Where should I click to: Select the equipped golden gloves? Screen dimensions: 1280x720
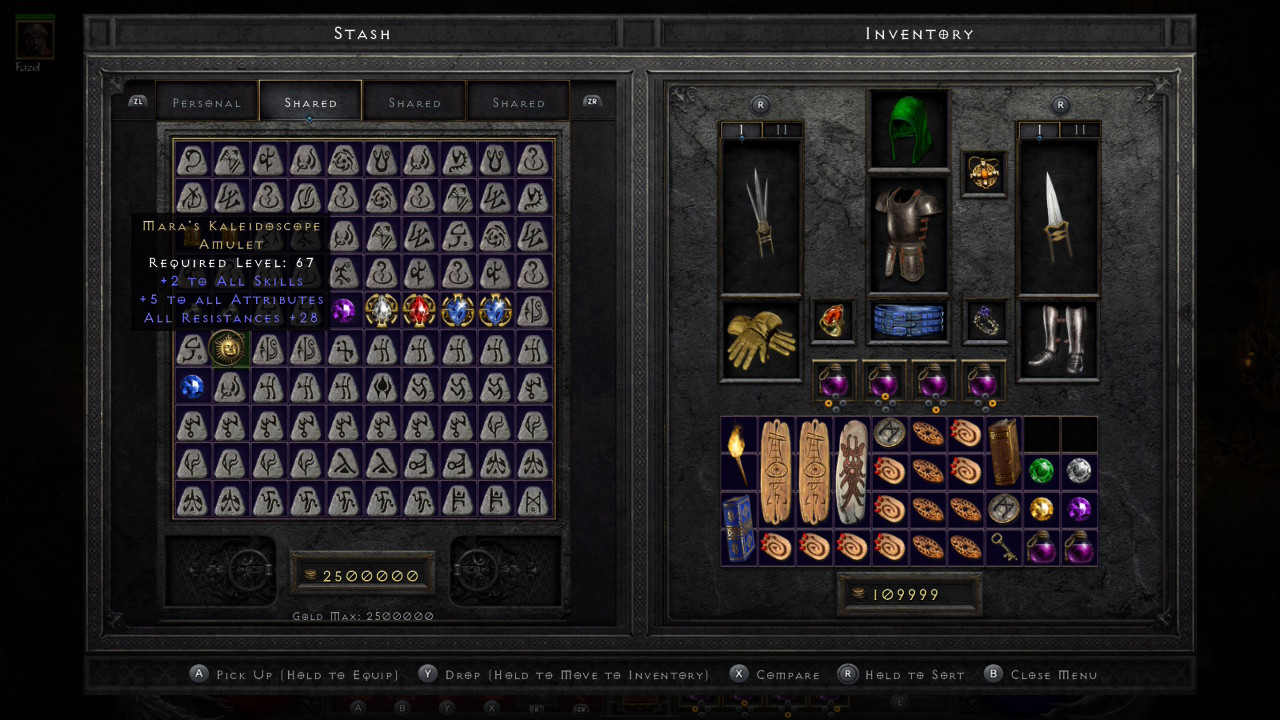[x=759, y=340]
